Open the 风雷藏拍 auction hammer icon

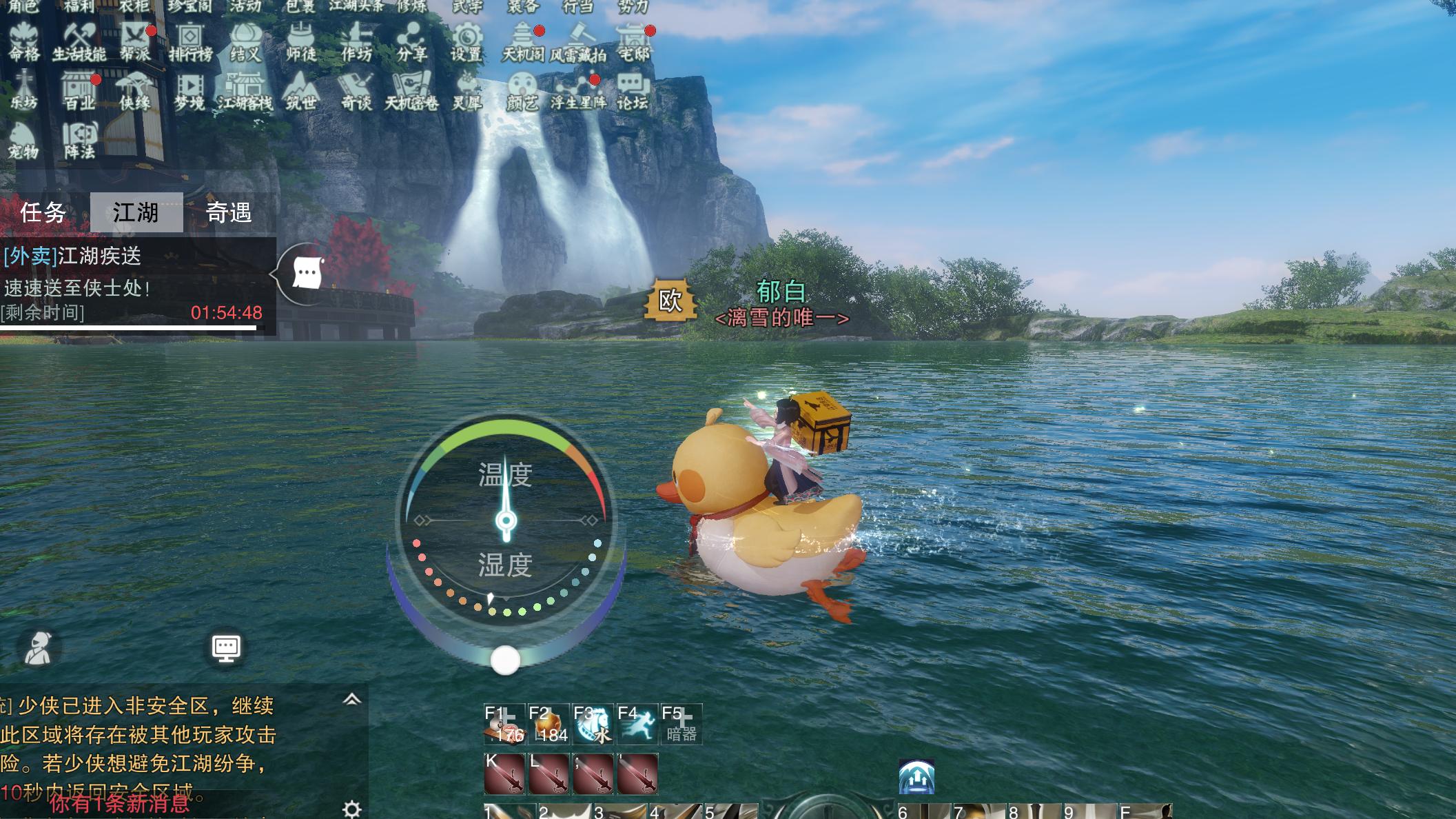click(578, 41)
